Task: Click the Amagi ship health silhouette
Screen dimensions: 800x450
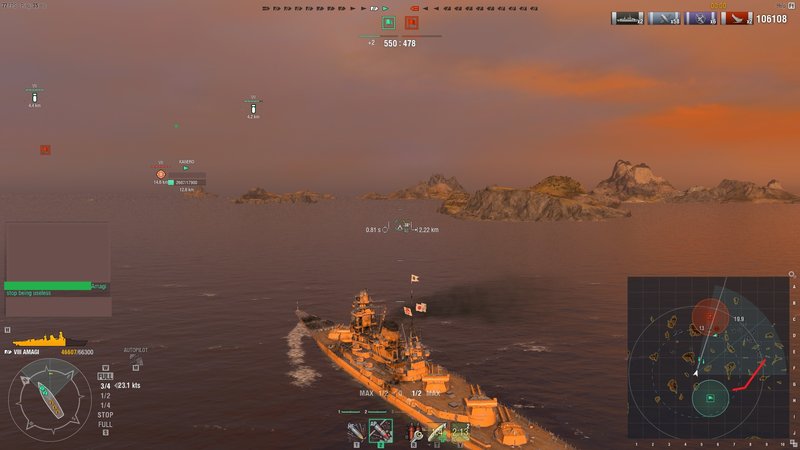Action: tap(37, 340)
